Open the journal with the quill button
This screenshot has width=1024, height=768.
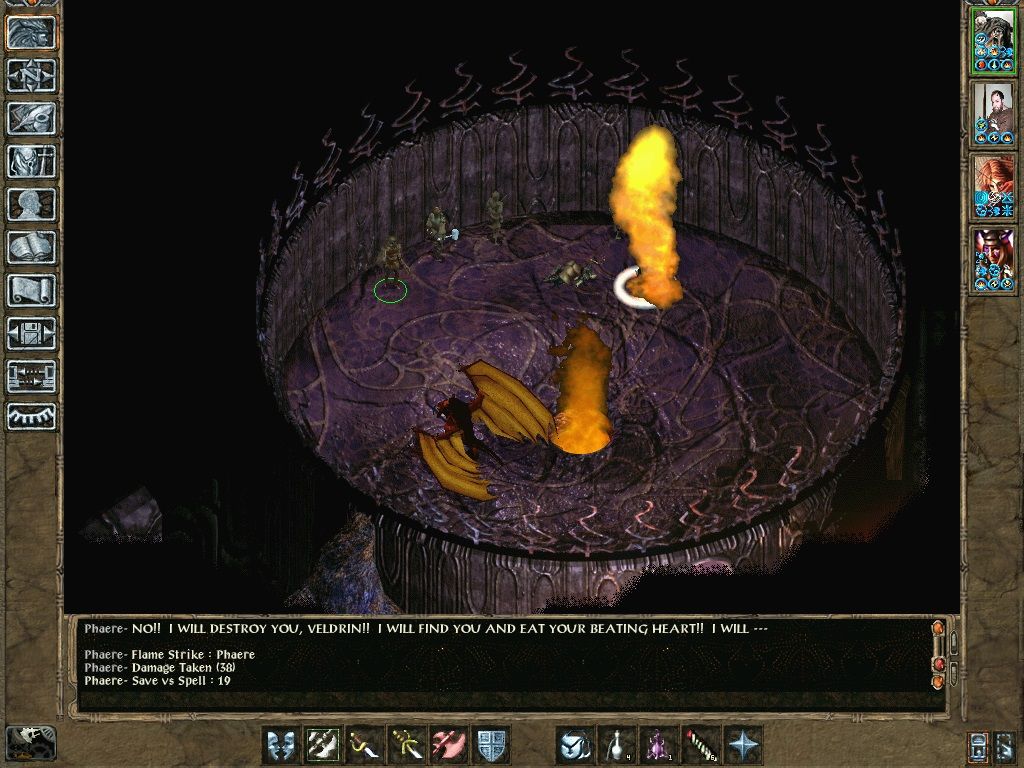click(32, 118)
